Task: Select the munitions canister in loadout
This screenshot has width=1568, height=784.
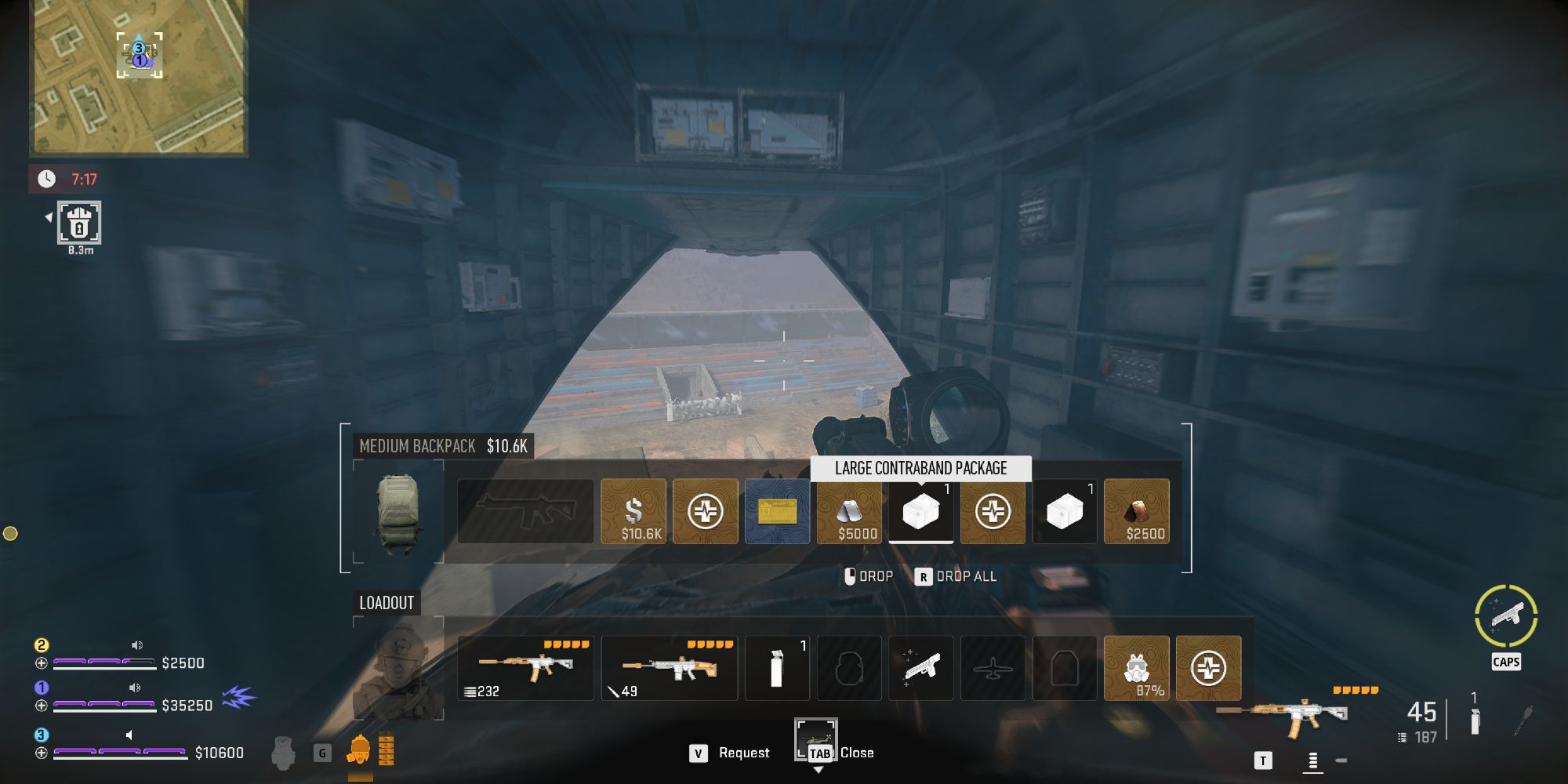Action: pos(776,668)
